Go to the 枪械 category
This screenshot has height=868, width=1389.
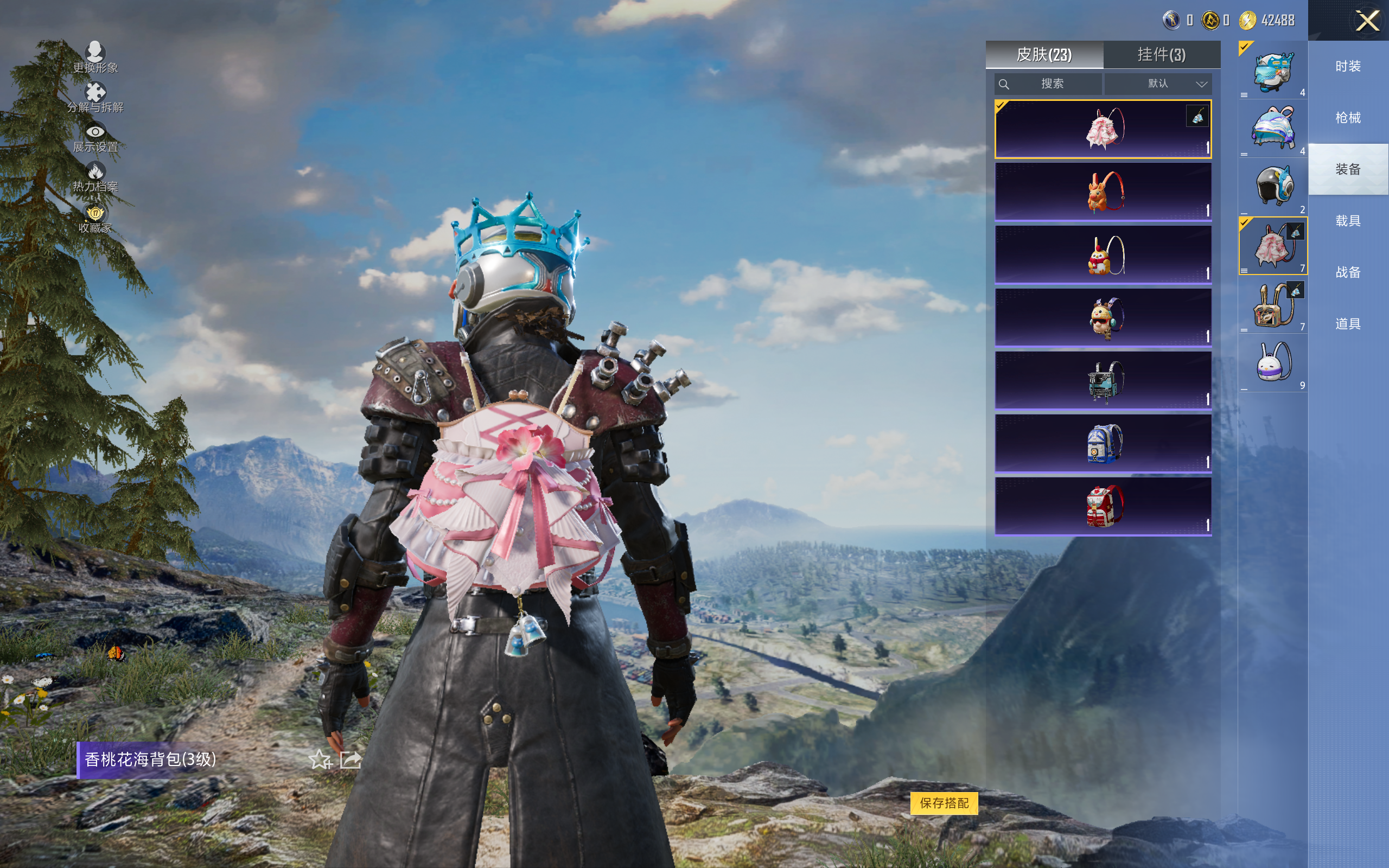pos(1348,118)
